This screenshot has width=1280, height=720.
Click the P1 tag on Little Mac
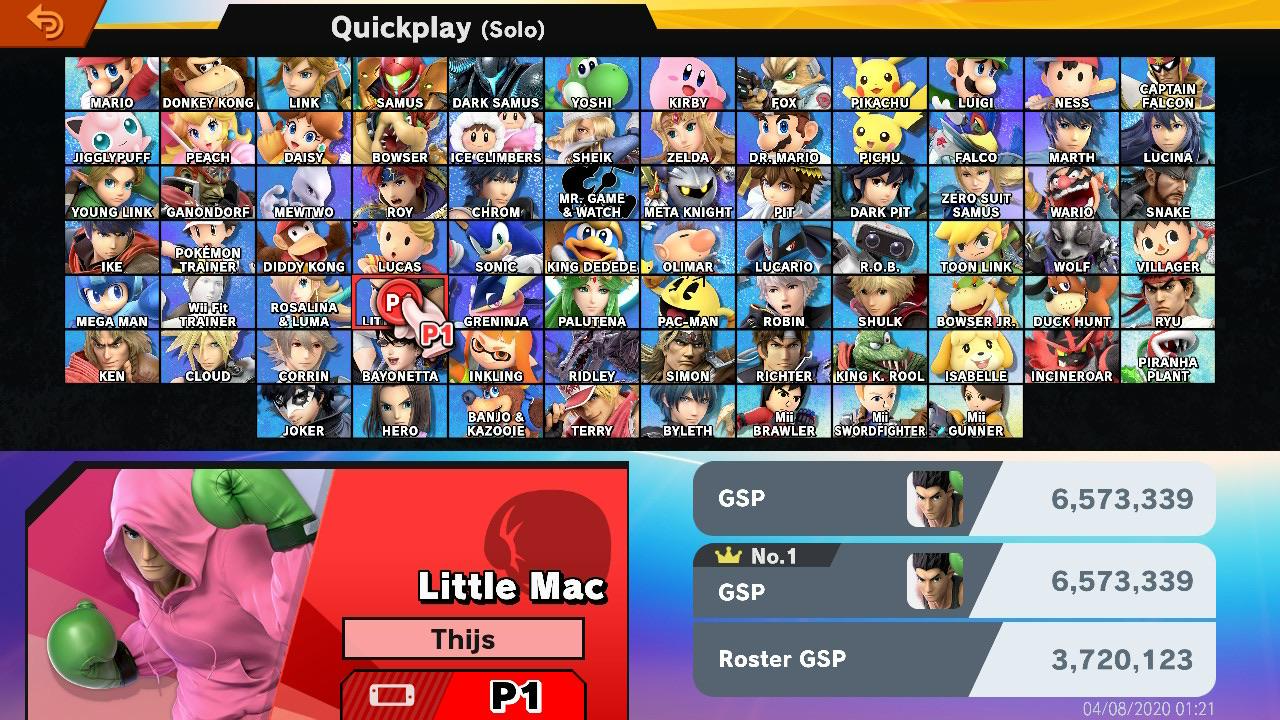(x=438, y=334)
